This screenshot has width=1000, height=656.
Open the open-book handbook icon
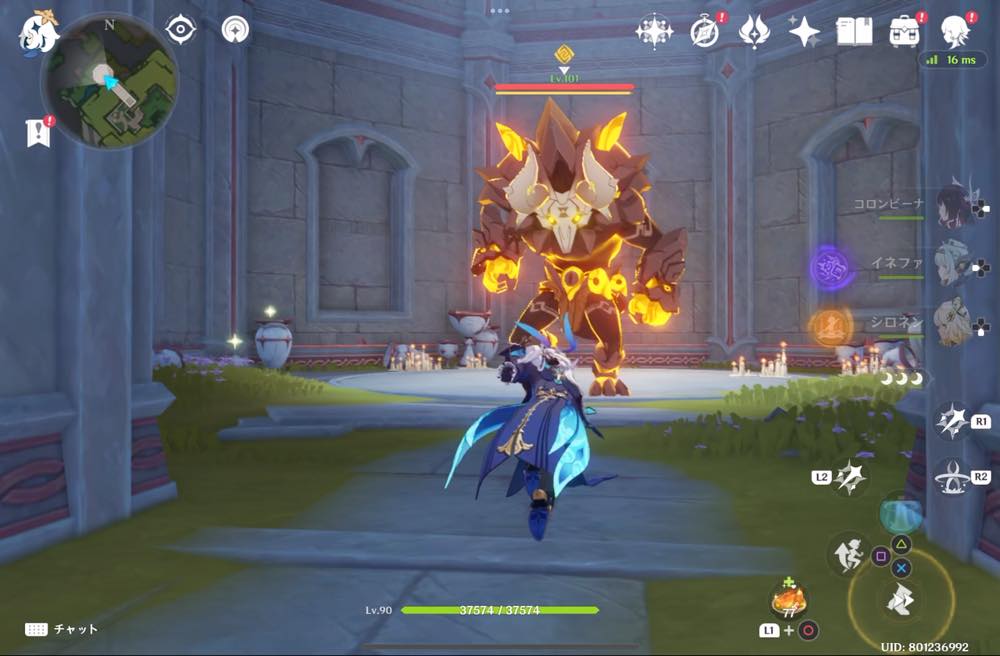(x=854, y=32)
